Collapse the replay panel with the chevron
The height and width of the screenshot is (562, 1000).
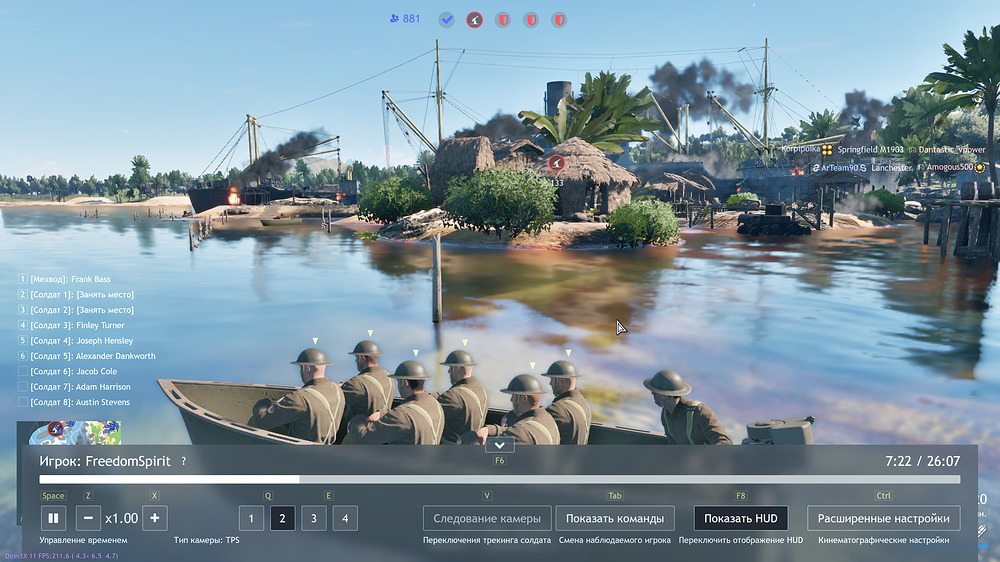click(500, 445)
